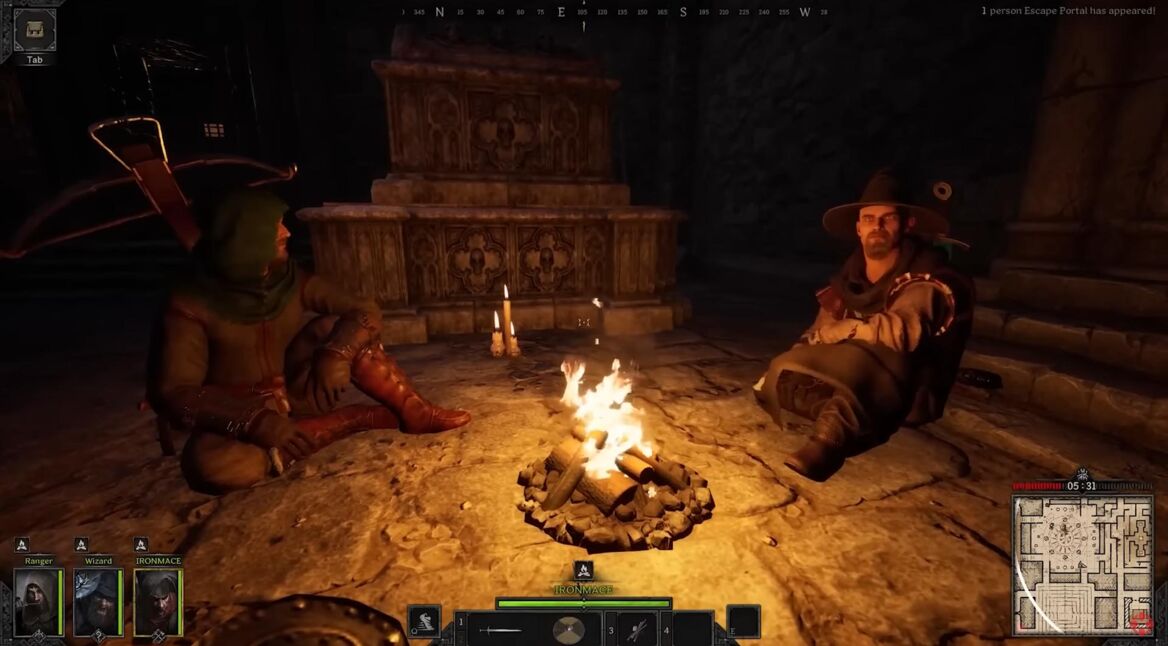Click the dungeon minimap

pyautogui.click(x=1081, y=565)
